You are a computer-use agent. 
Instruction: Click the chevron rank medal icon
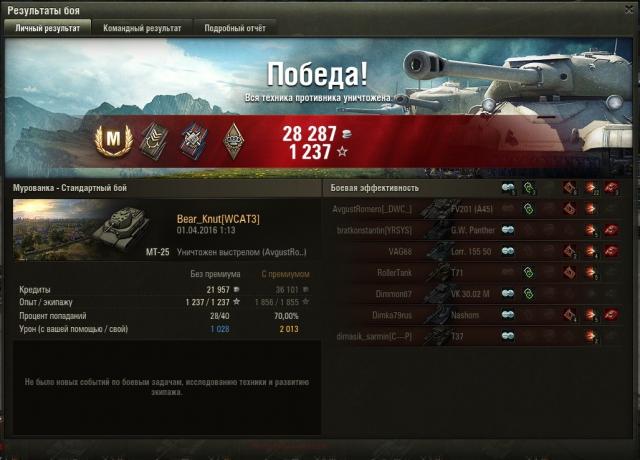click(x=151, y=139)
